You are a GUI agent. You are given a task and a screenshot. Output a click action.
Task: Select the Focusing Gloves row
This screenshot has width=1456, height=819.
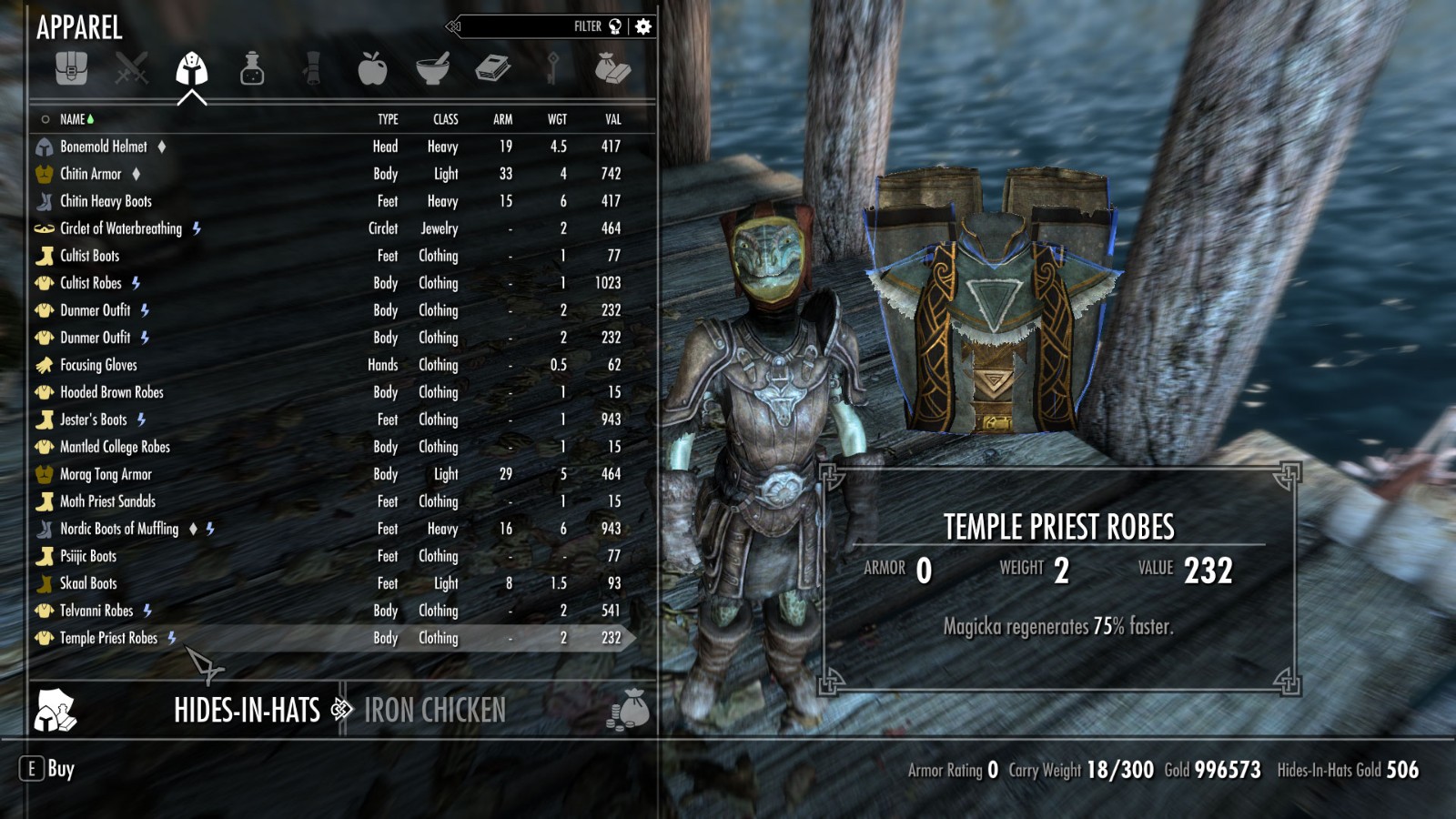pos(98,365)
